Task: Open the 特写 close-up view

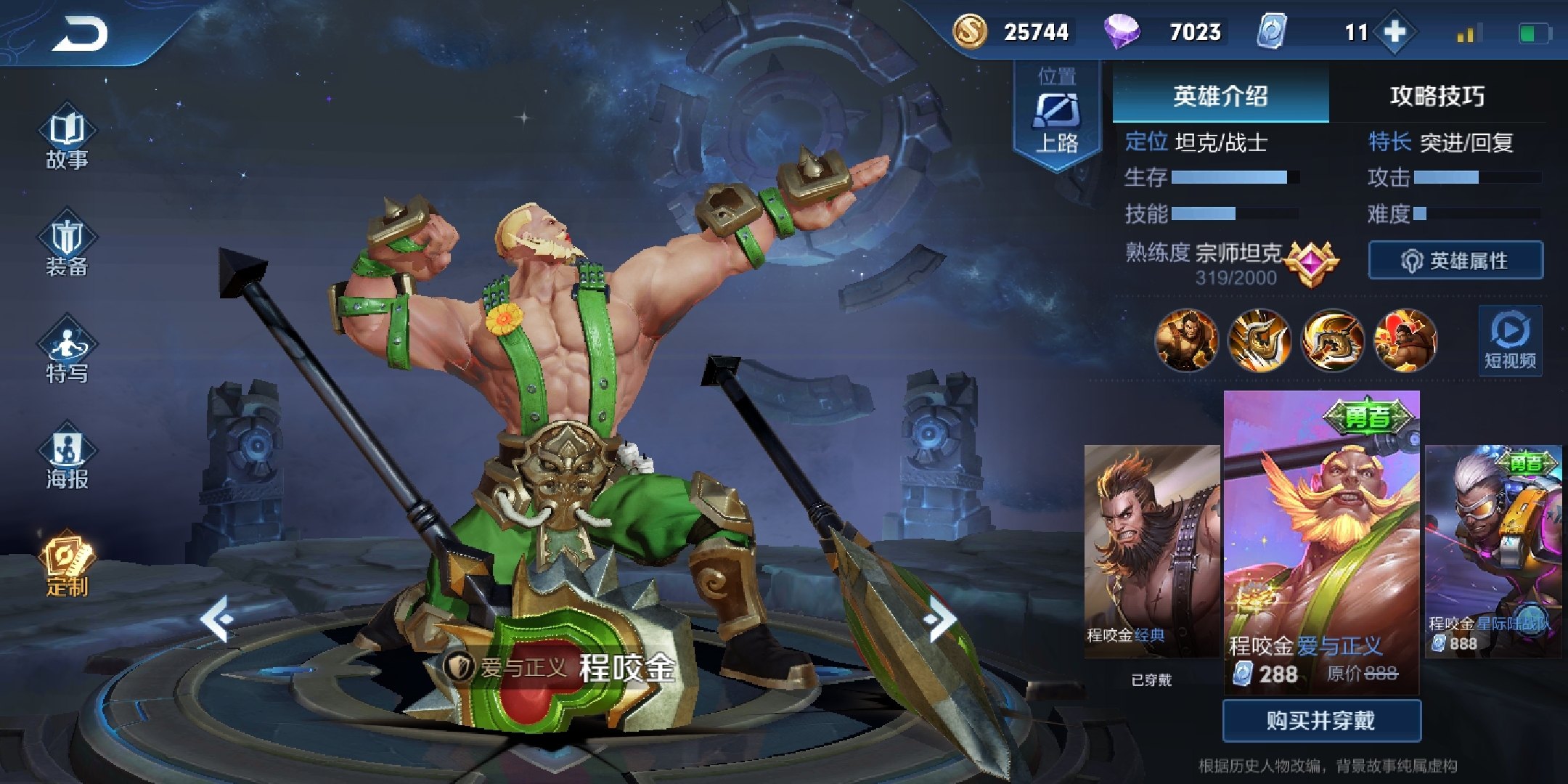Action: [x=67, y=354]
